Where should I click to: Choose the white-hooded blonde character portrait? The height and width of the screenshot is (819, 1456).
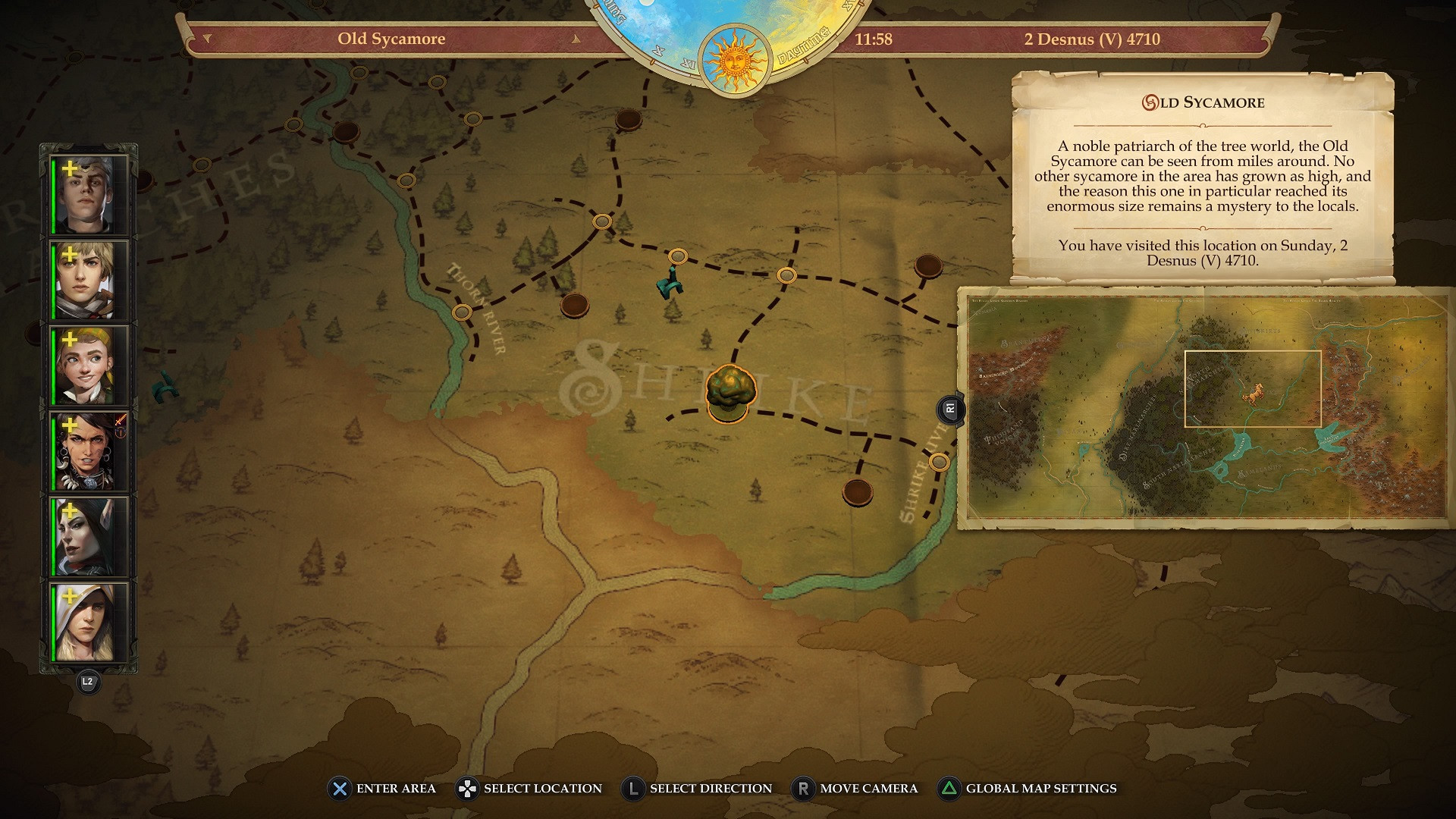(x=87, y=623)
